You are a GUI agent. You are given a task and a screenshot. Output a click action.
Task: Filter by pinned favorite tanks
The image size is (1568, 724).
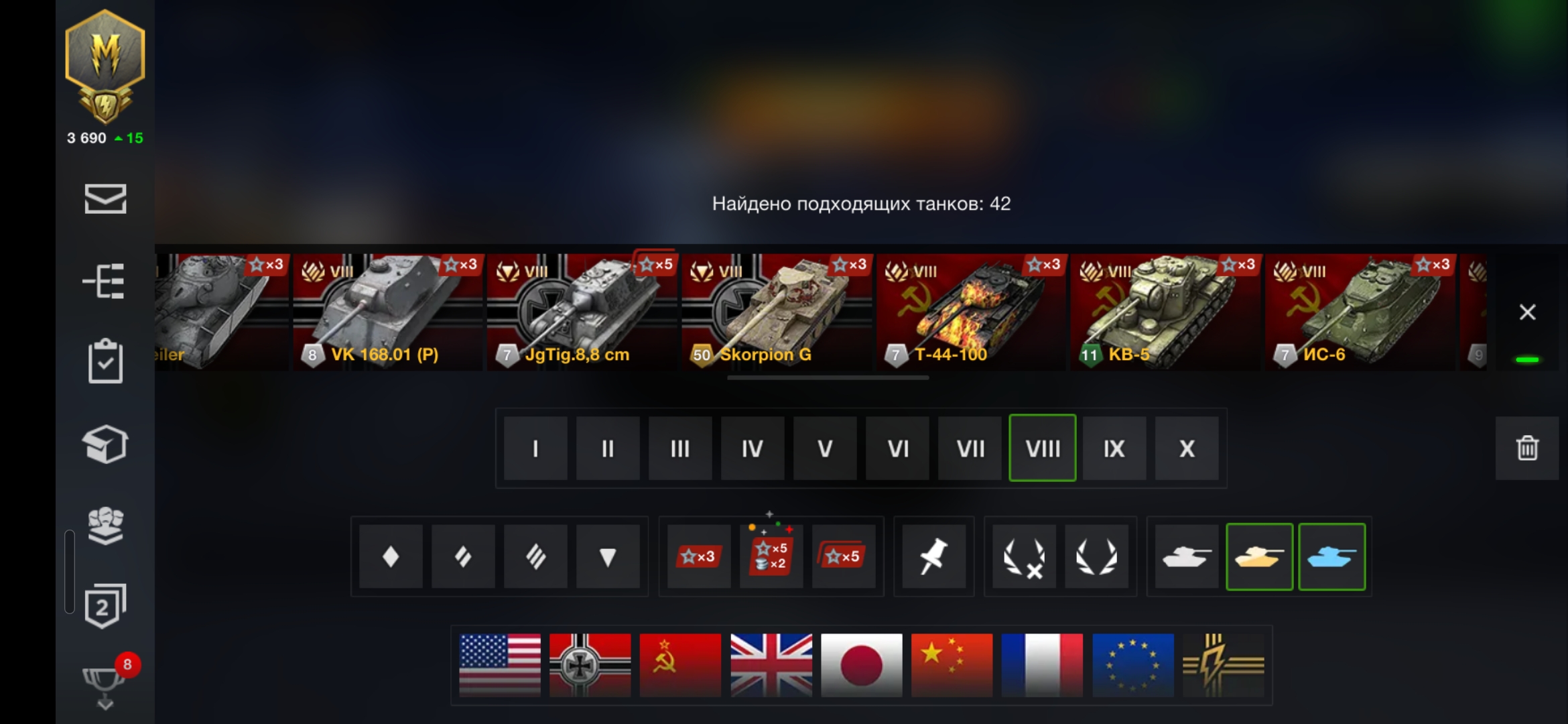pyautogui.click(x=933, y=556)
